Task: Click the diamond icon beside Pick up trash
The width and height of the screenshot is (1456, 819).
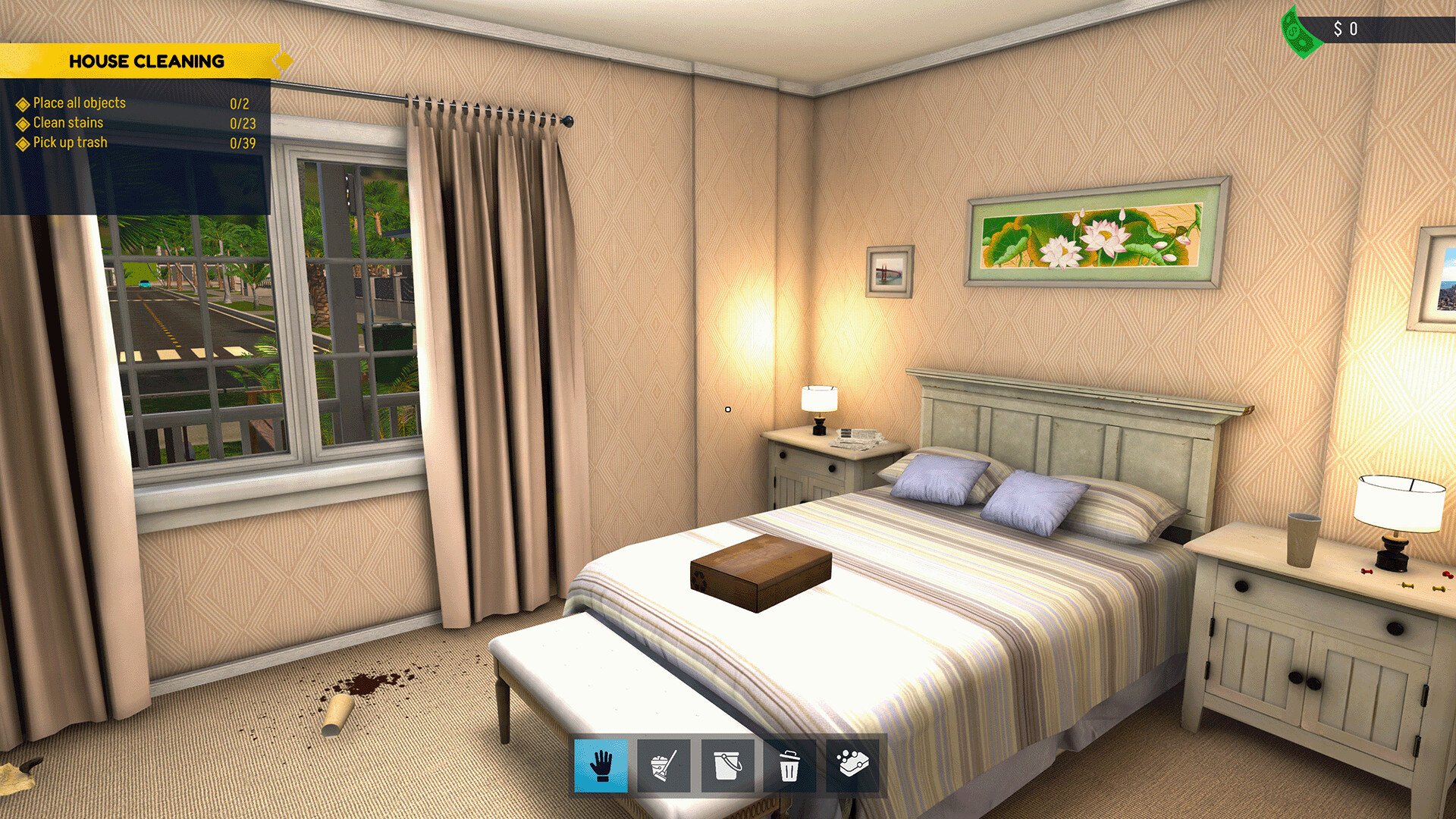Action: [x=22, y=142]
